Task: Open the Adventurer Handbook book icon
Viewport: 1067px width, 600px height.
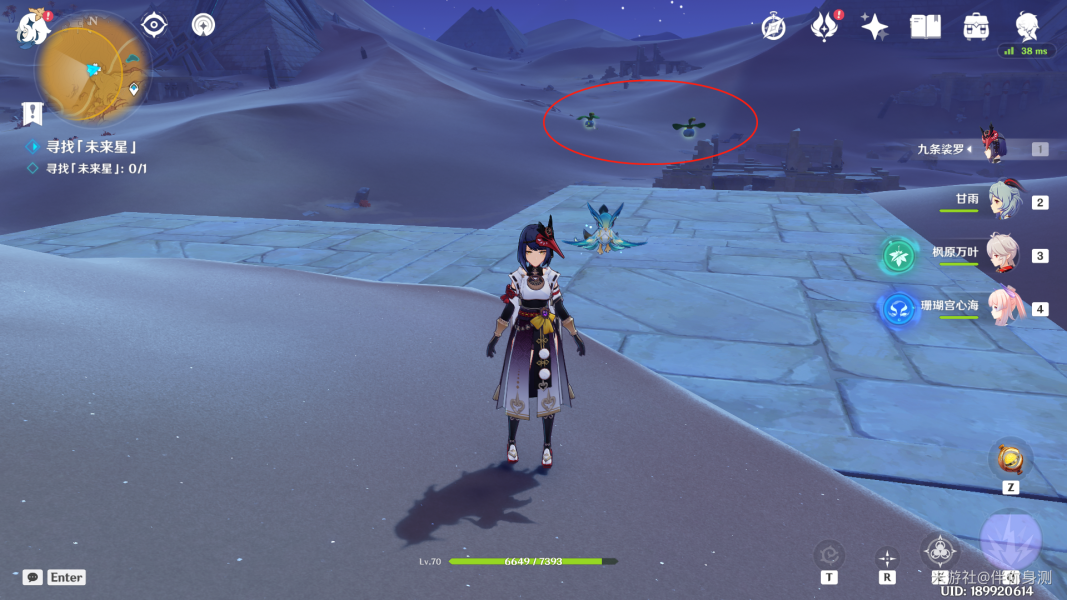Action: pos(925,27)
